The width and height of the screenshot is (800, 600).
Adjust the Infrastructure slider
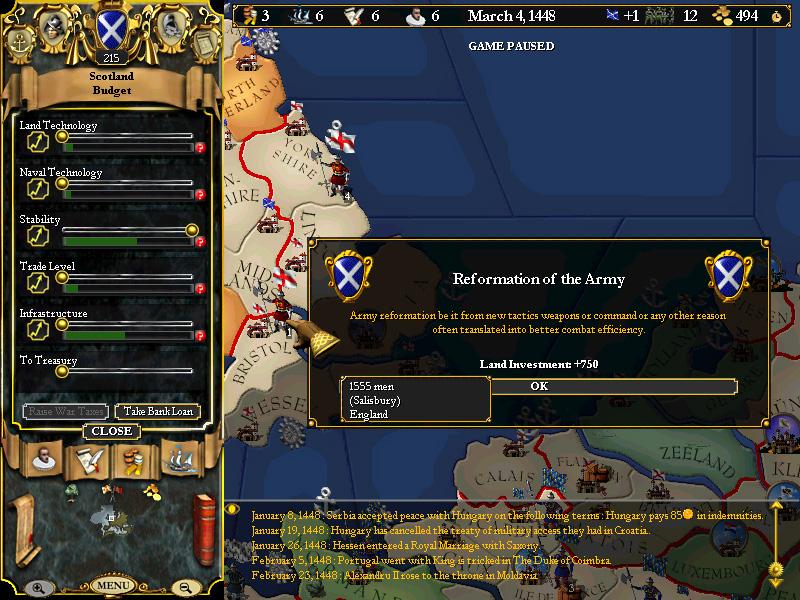(x=62, y=324)
